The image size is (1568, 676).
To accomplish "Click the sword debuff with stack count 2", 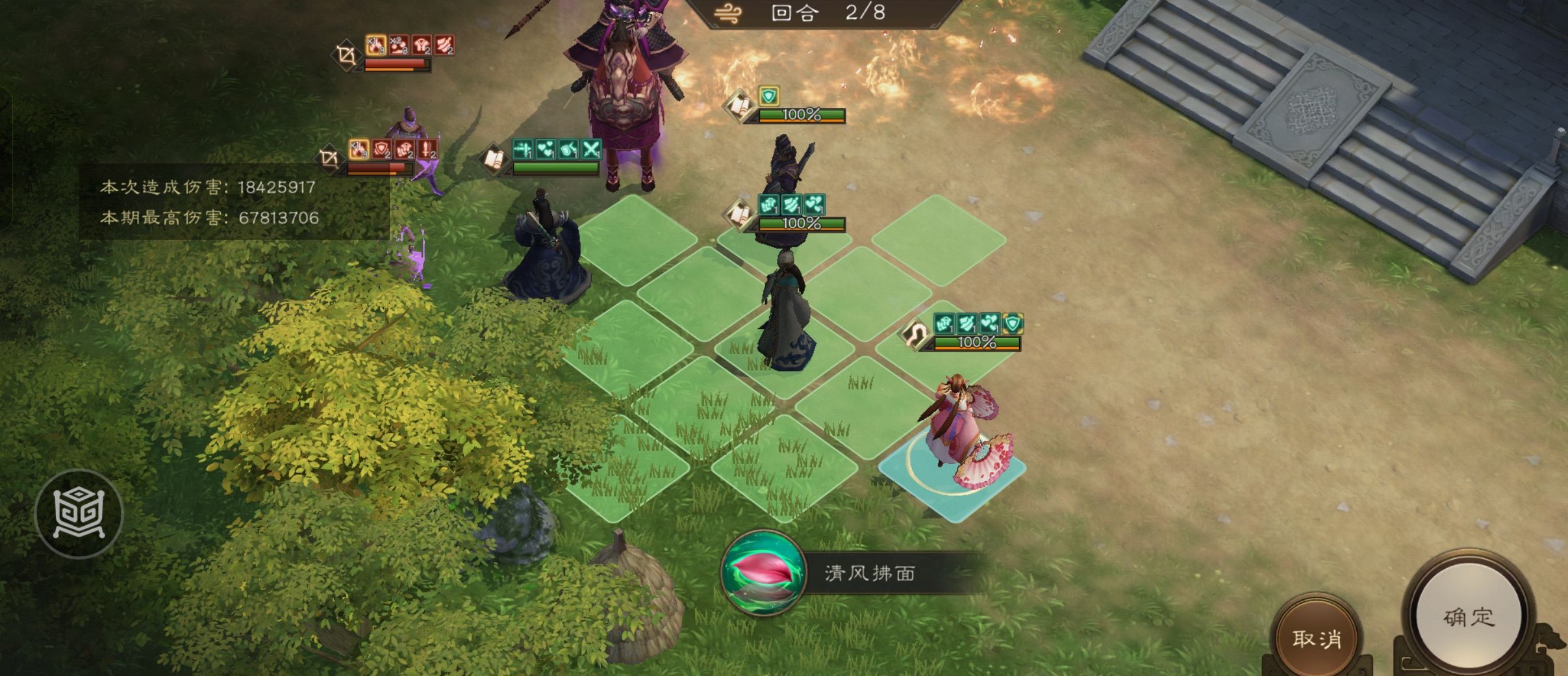I will tap(428, 149).
